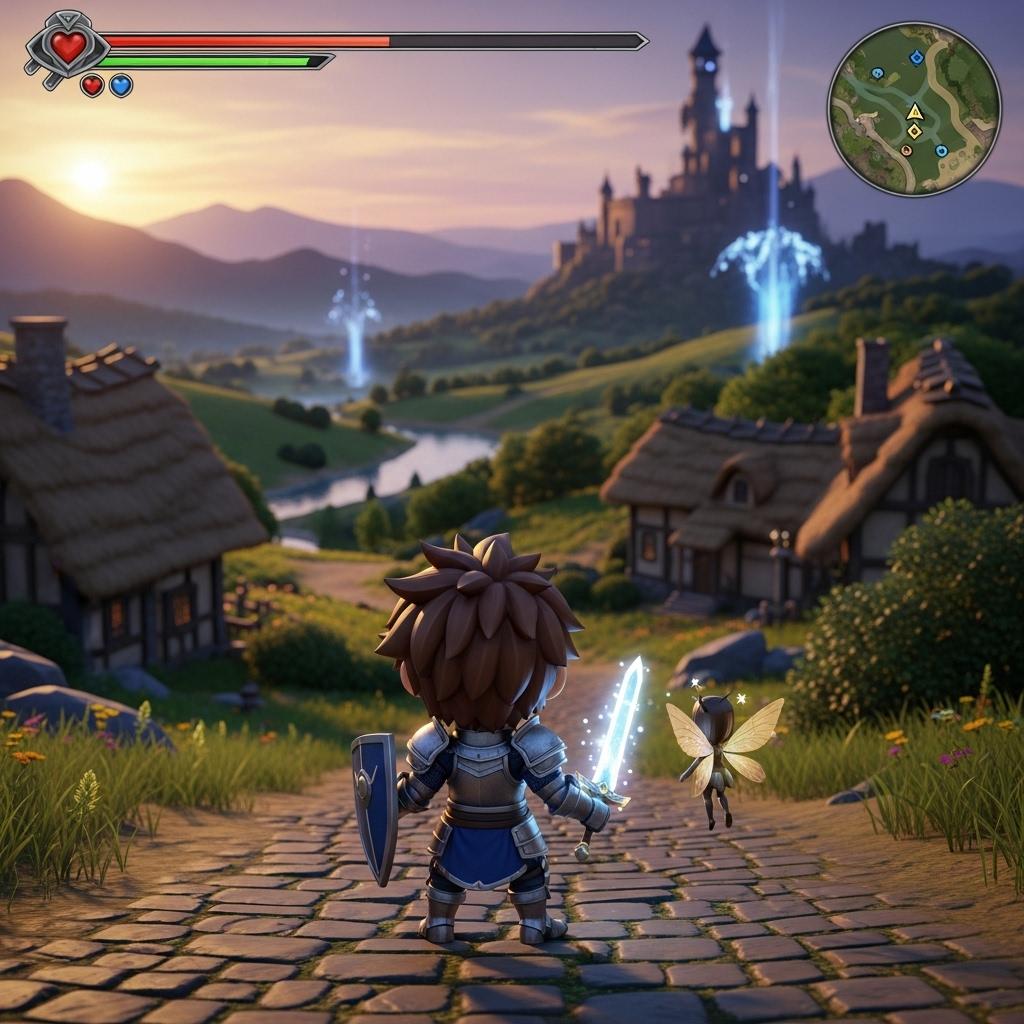The height and width of the screenshot is (1024, 1024).
Task: Activate the small blue heart icon
Action: [x=121, y=86]
